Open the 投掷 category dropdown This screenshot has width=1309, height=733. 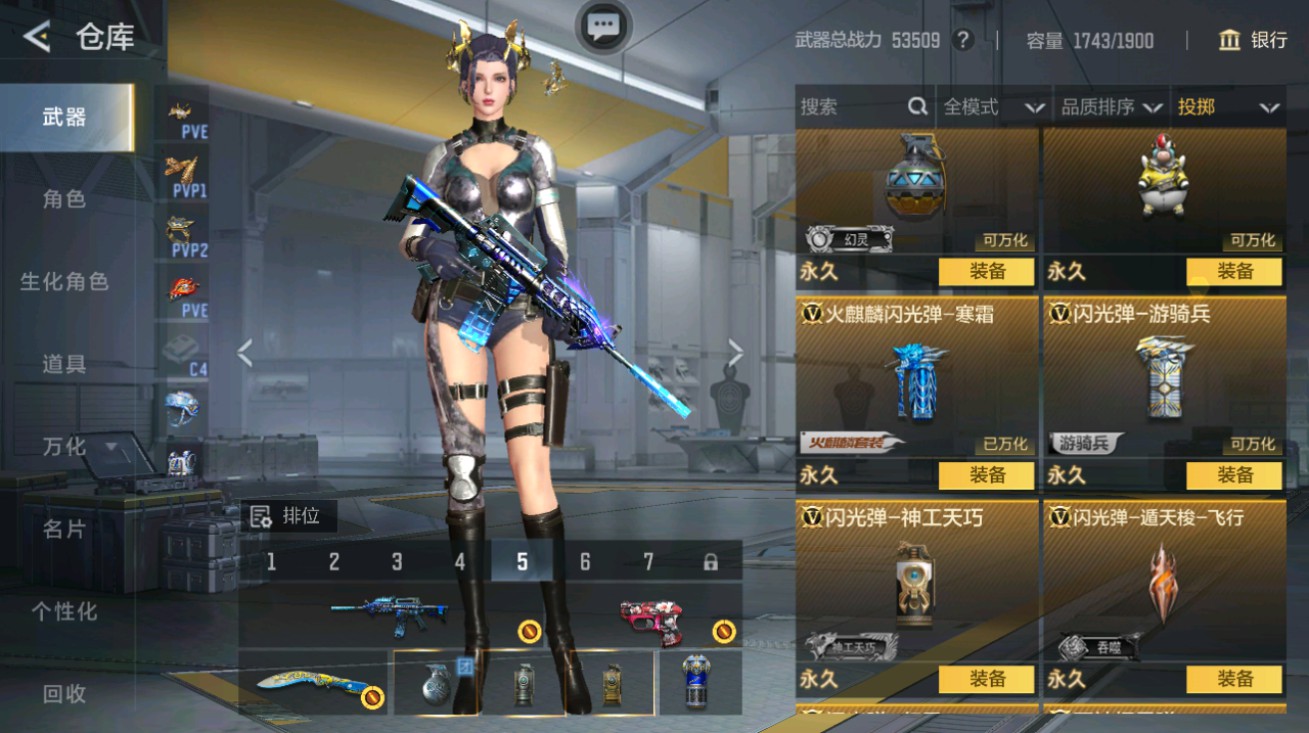[1227, 107]
